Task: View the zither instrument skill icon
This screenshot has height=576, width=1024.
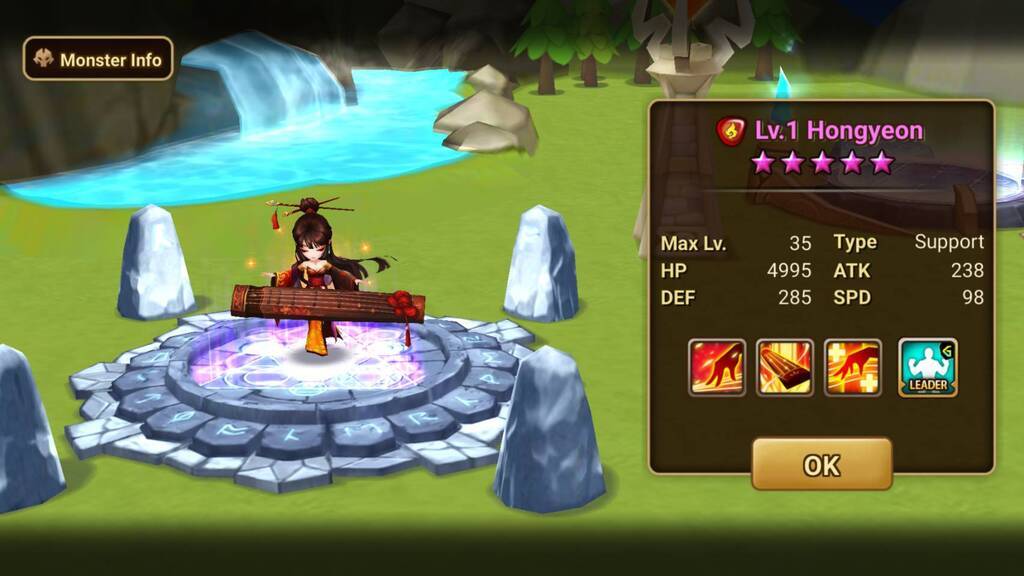Action: click(x=785, y=367)
